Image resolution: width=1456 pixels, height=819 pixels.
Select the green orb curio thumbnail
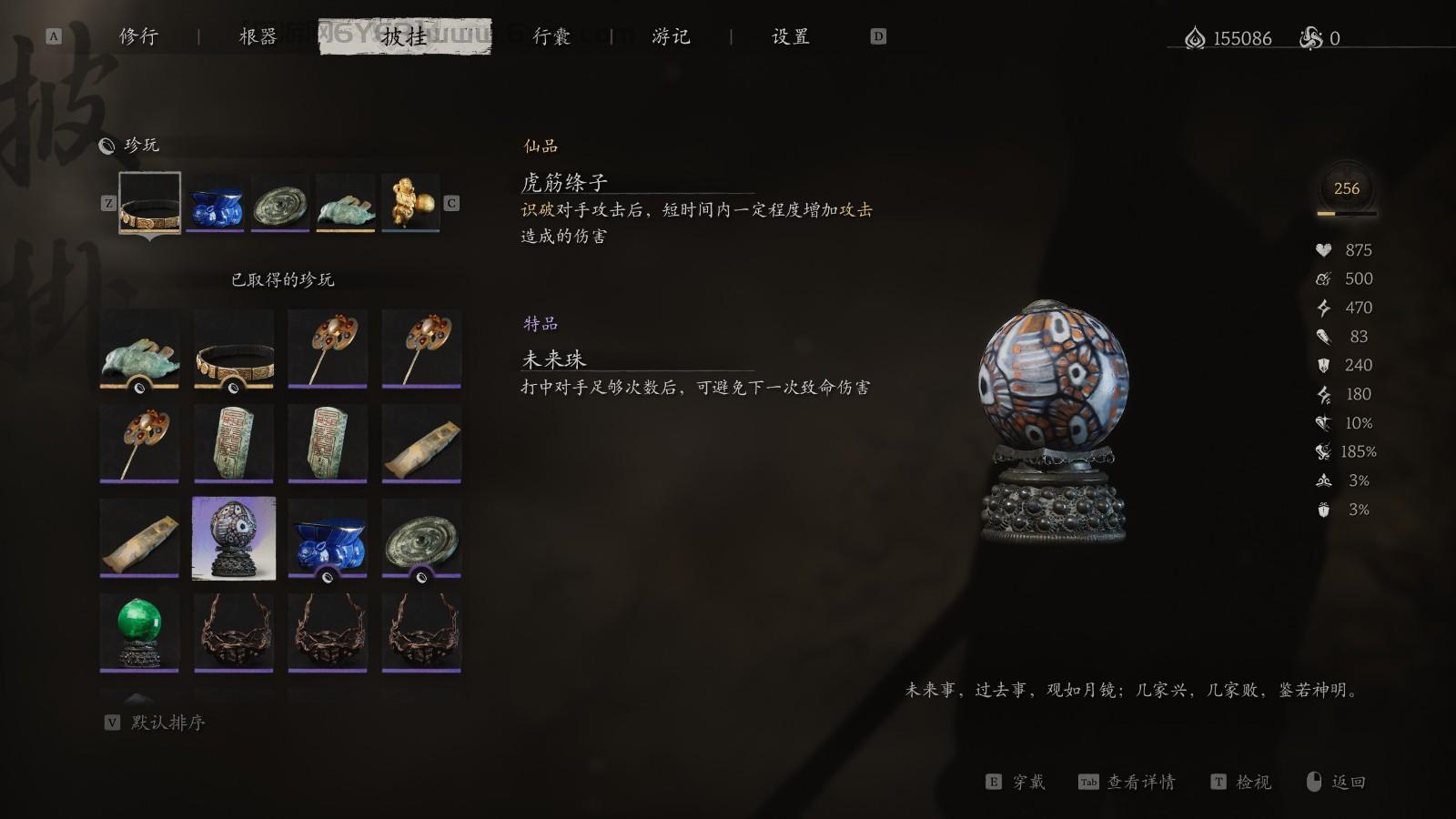pos(138,630)
